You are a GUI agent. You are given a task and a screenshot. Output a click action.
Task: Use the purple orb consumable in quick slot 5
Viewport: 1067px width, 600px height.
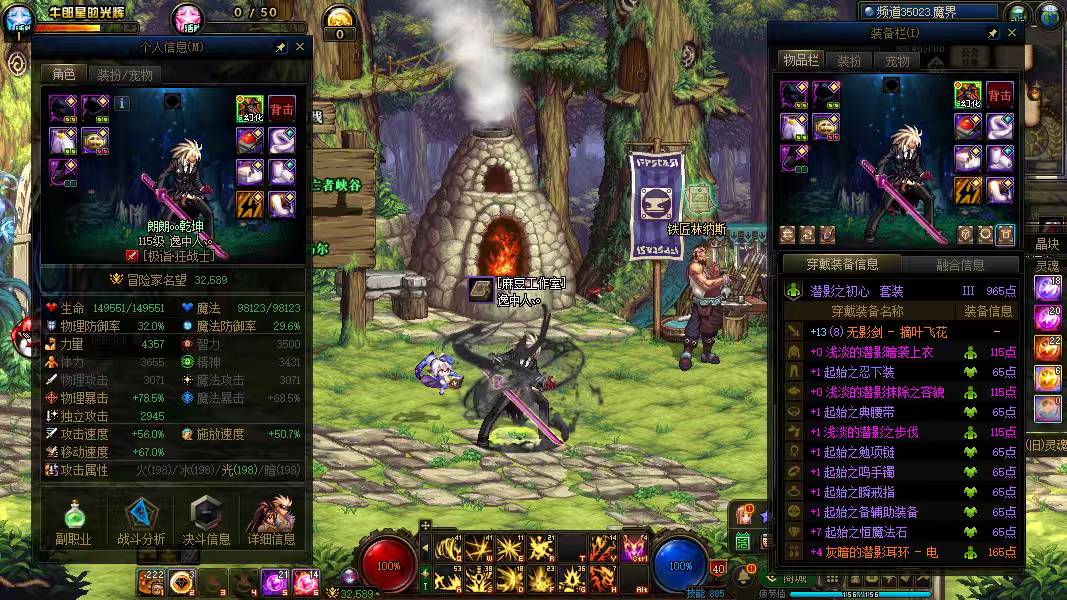274,581
